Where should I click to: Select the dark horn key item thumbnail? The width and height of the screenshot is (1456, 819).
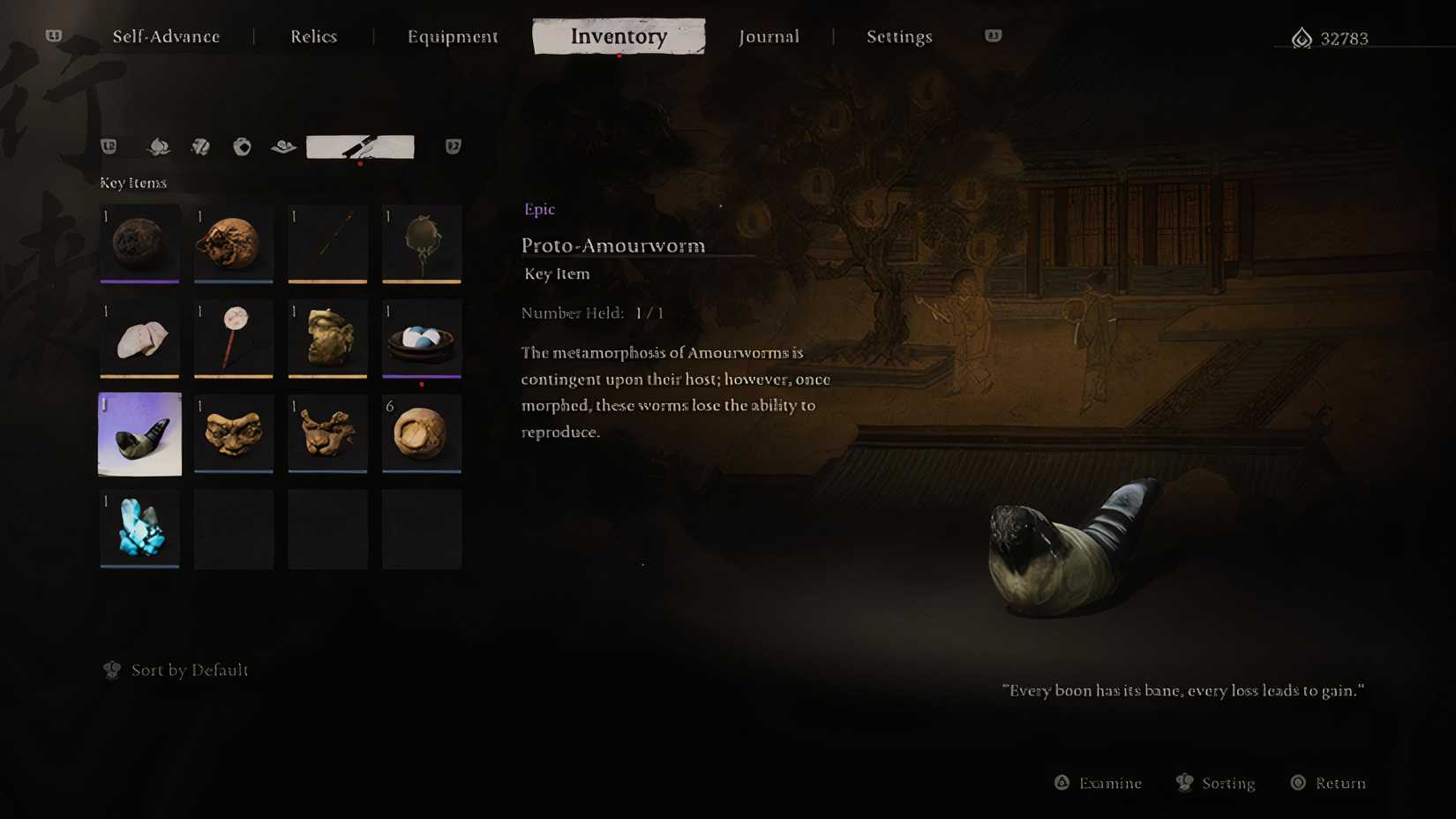(x=139, y=433)
